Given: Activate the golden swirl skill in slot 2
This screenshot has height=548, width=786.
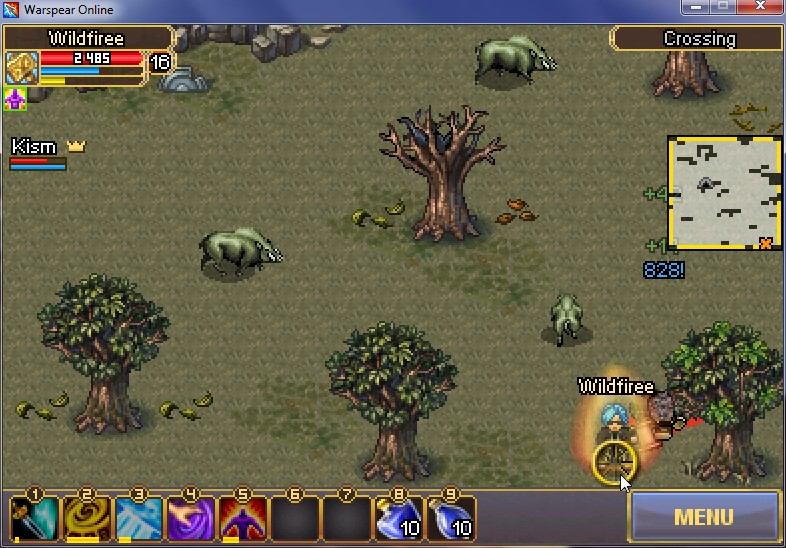Looking at the screenshot, I should 86,518.
